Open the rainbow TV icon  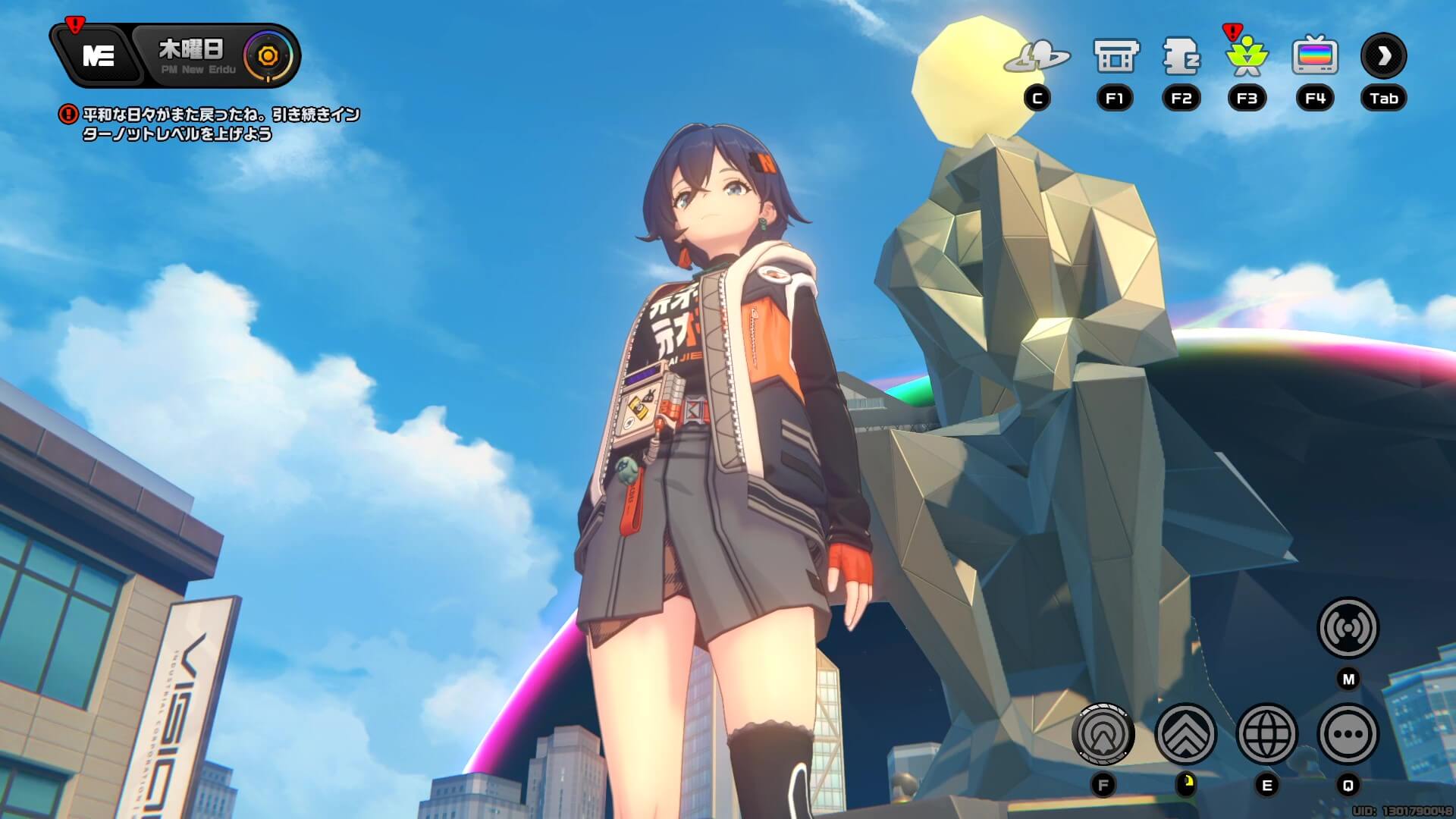click(1315, 57)
